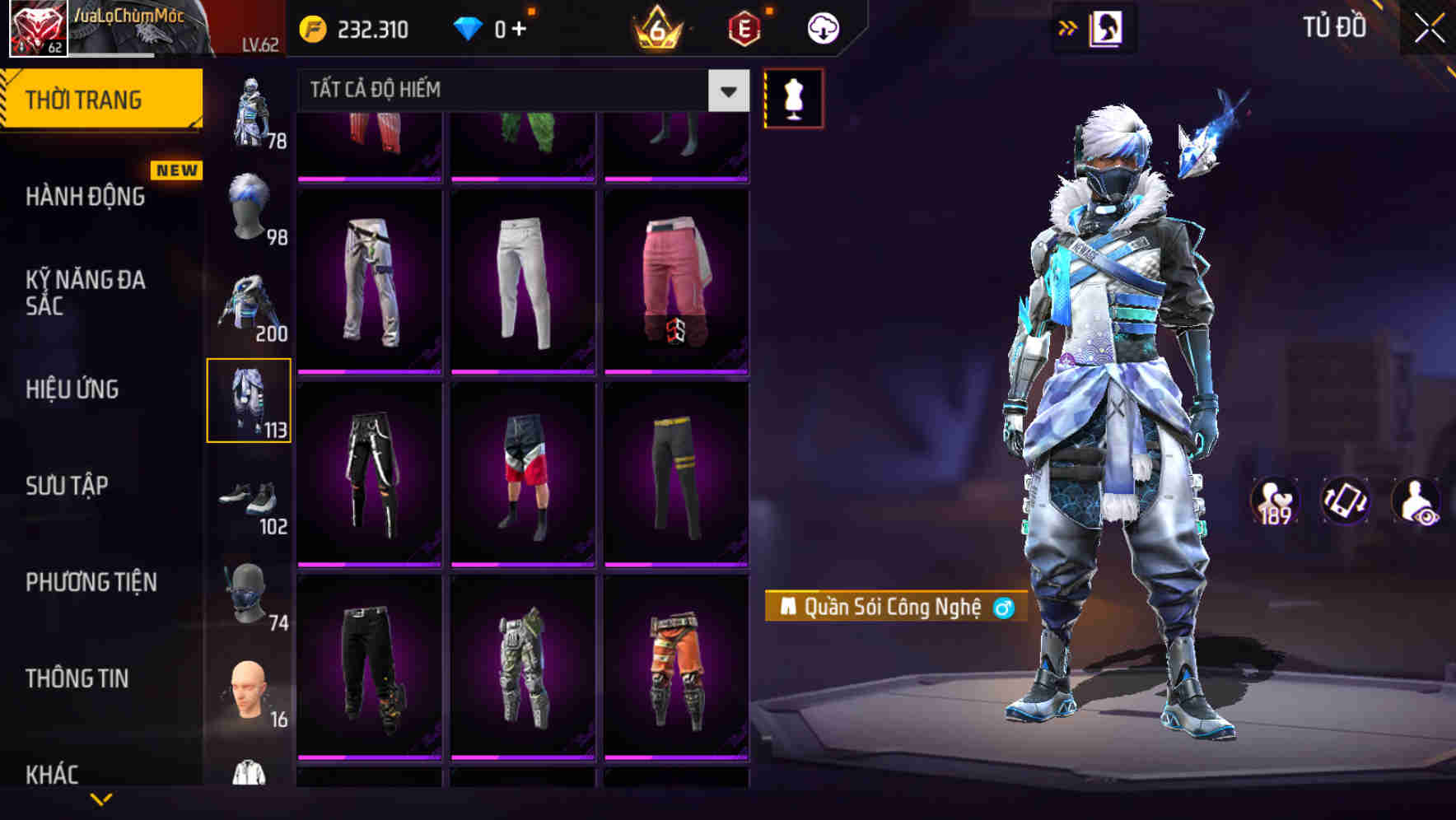Screen dimensions: 1456x820
Task: Select the pants category showing 113 items
Action: 250,399
